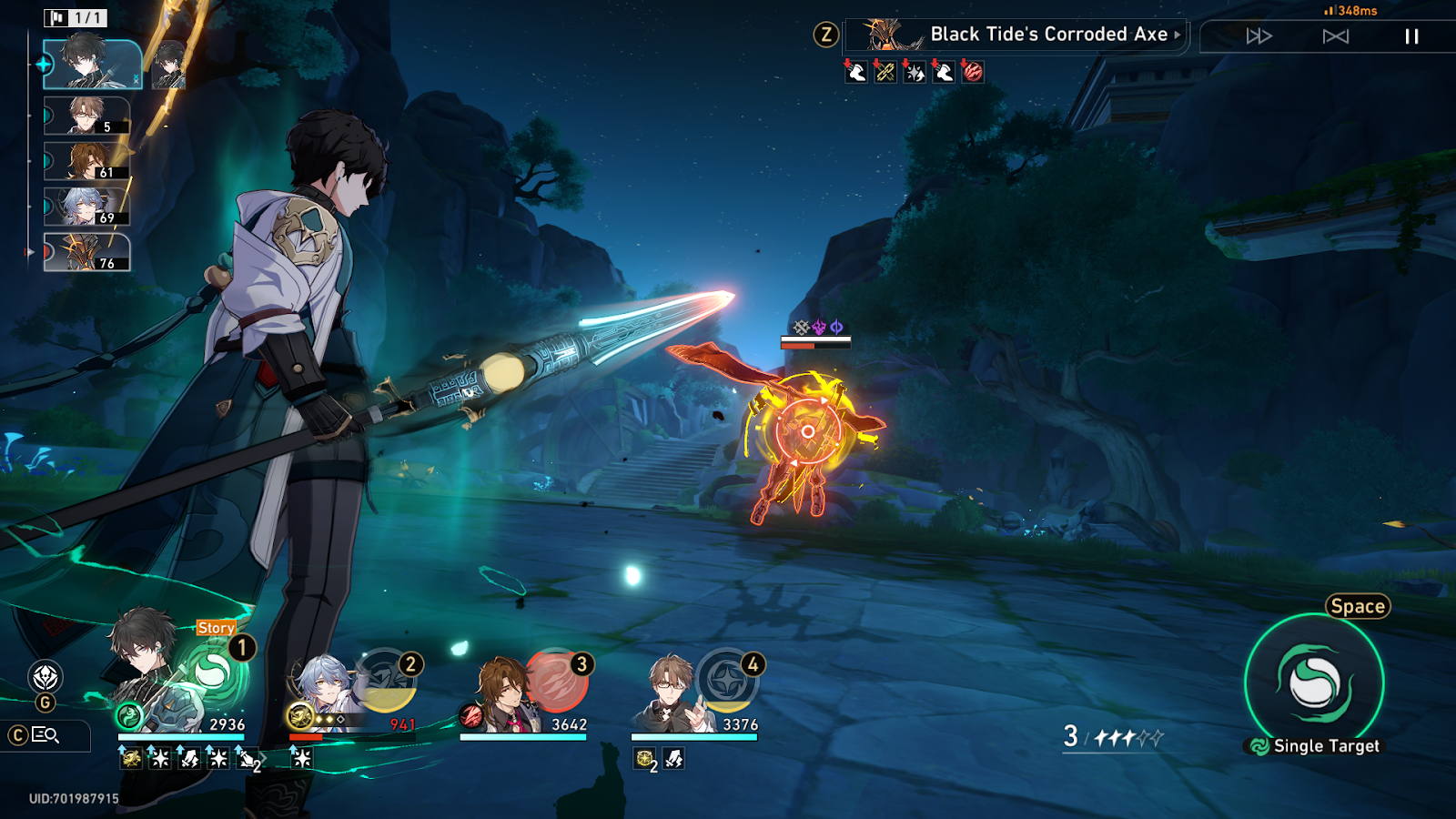
Task: Activate the third character's red ultimate
Action: click(x=555, y=681)
